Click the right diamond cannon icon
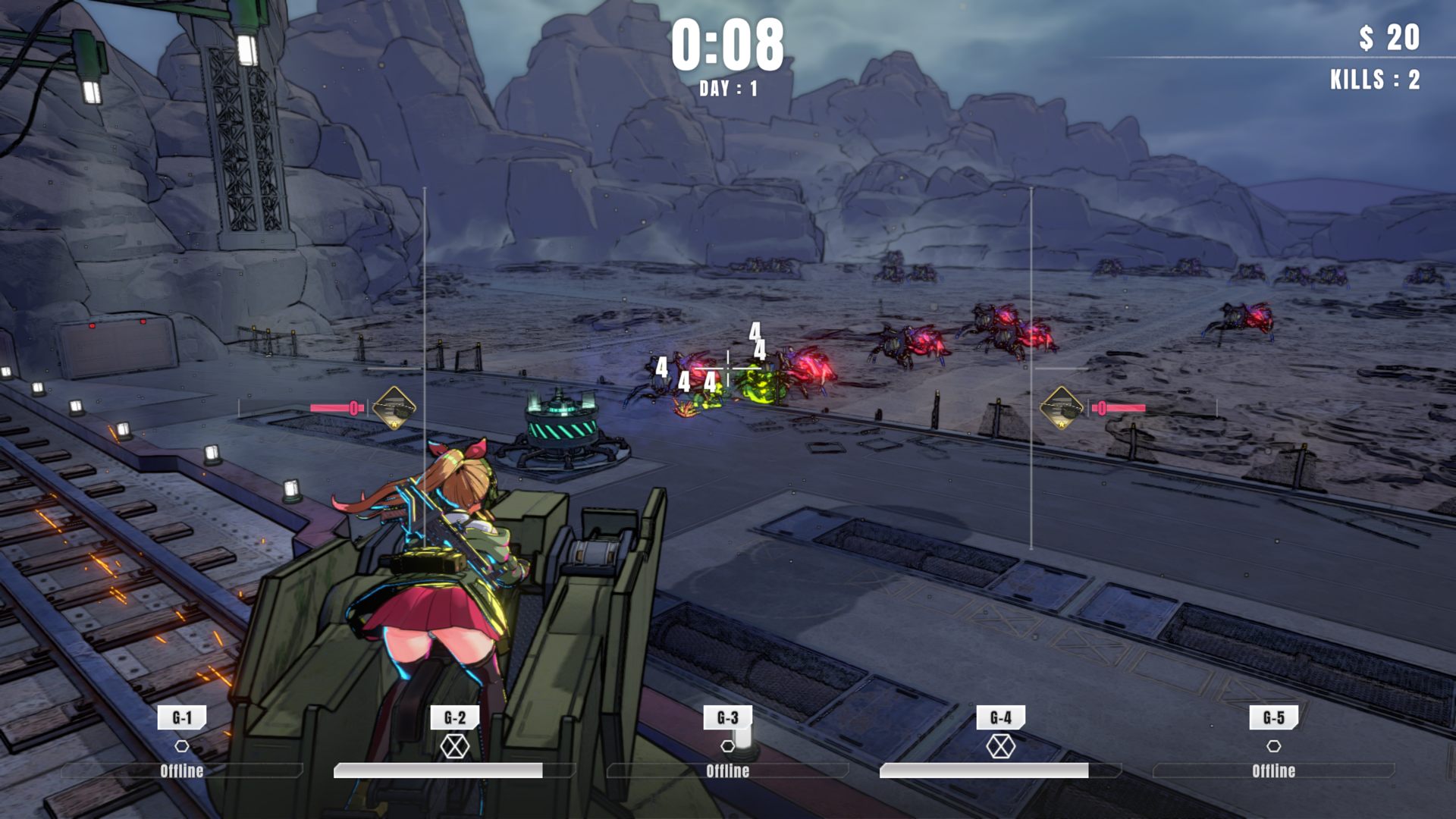1456x819 pixels. click(x=1062, y=408)
